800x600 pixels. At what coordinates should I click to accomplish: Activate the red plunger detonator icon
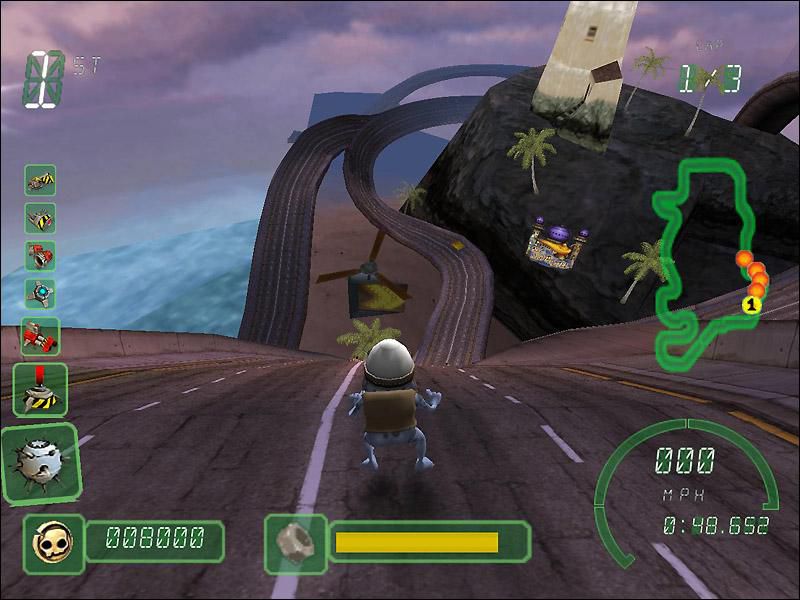point(40,388)
